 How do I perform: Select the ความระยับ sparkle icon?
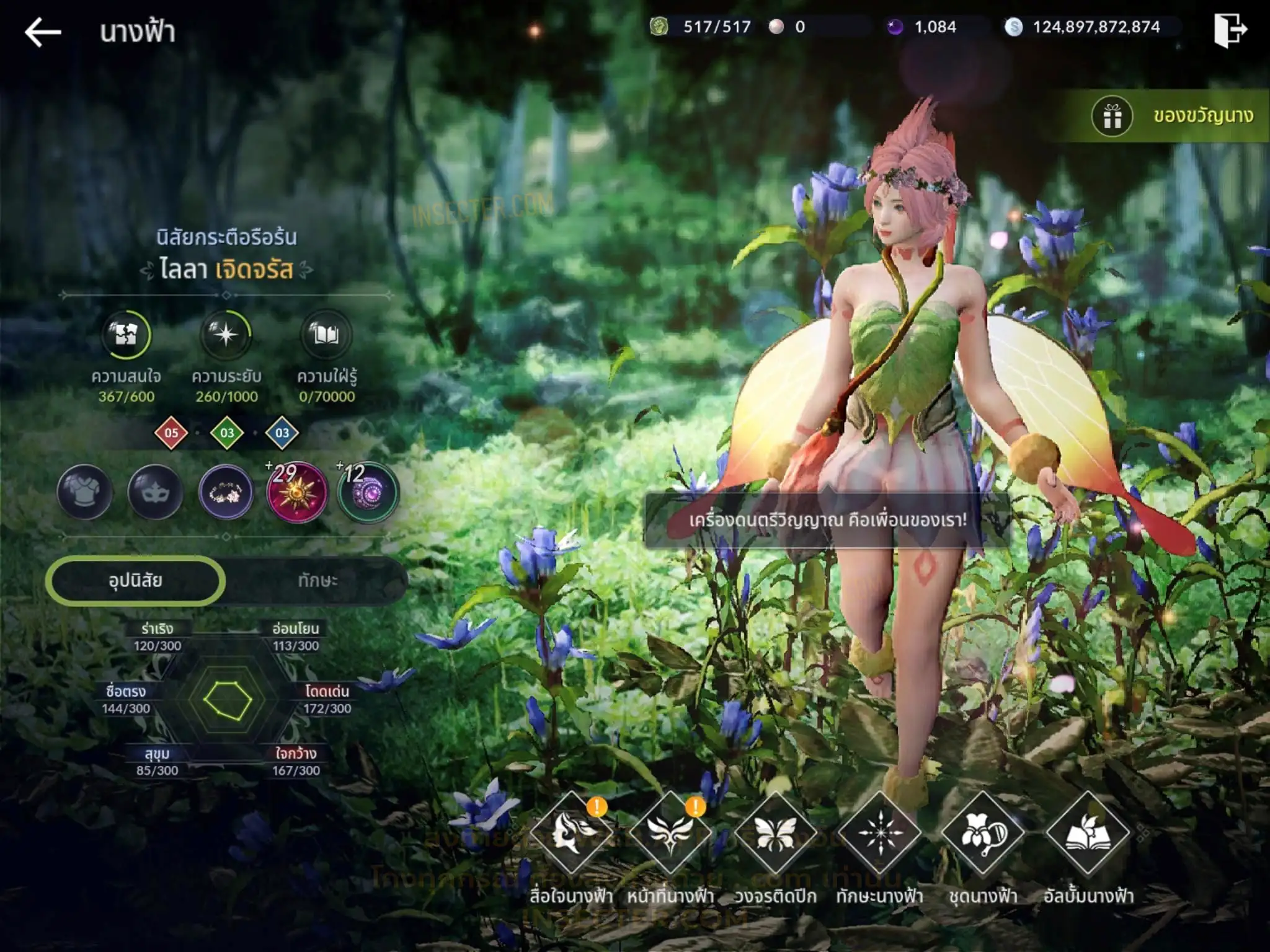[226, 335]
